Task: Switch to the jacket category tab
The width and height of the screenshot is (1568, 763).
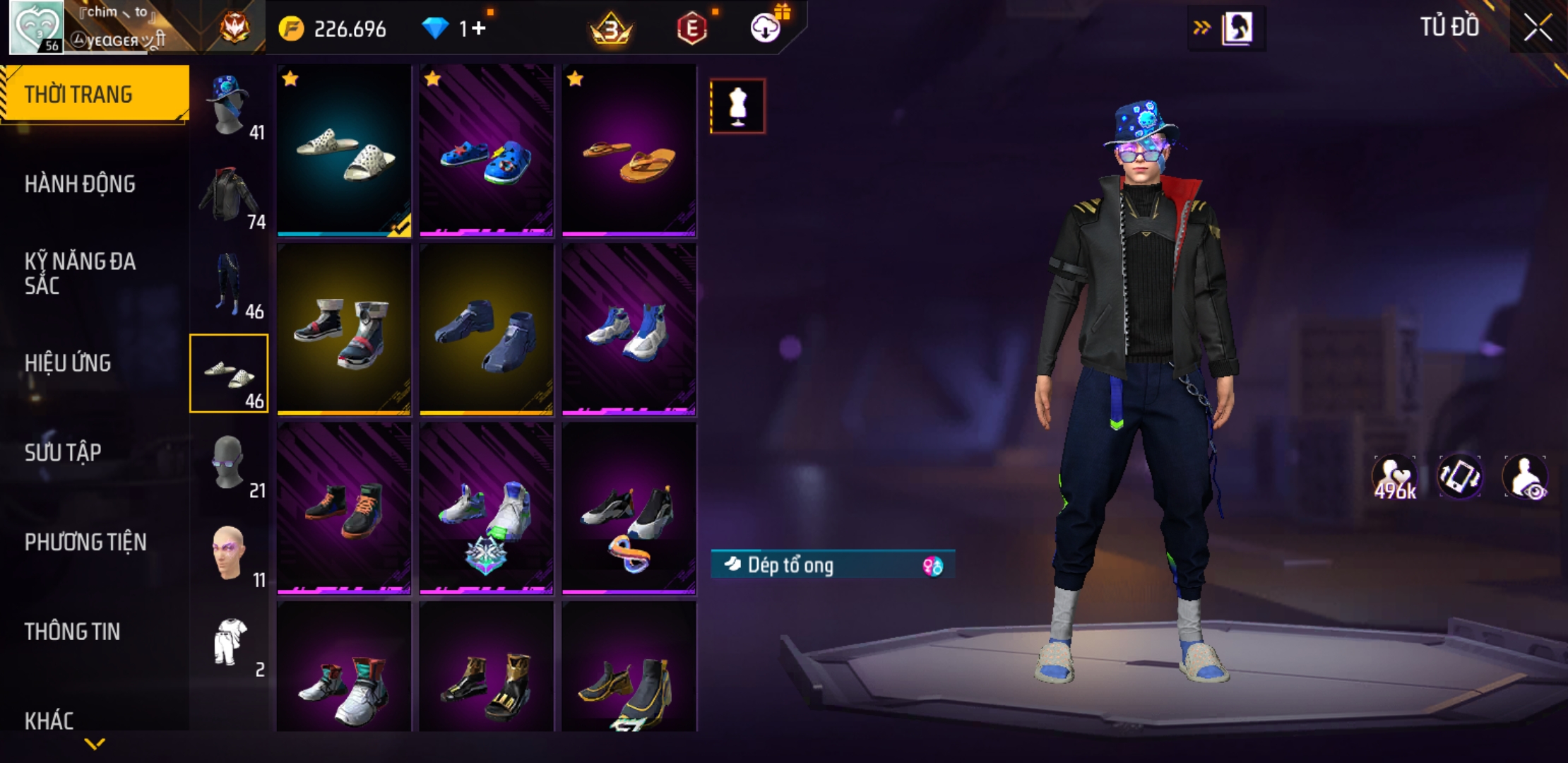Action: tap(230, 196)
